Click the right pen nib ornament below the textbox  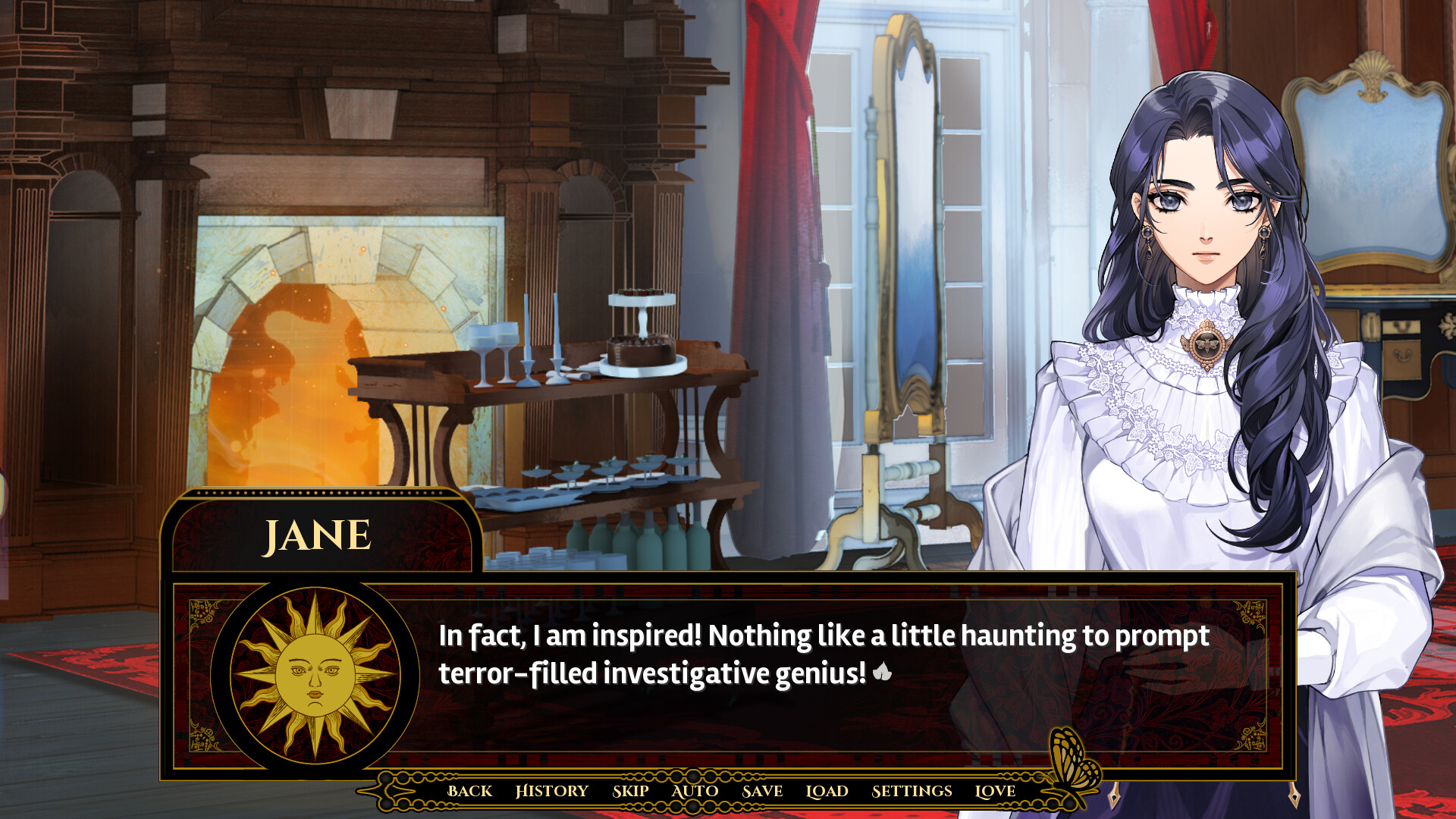tap(1294, 797)
